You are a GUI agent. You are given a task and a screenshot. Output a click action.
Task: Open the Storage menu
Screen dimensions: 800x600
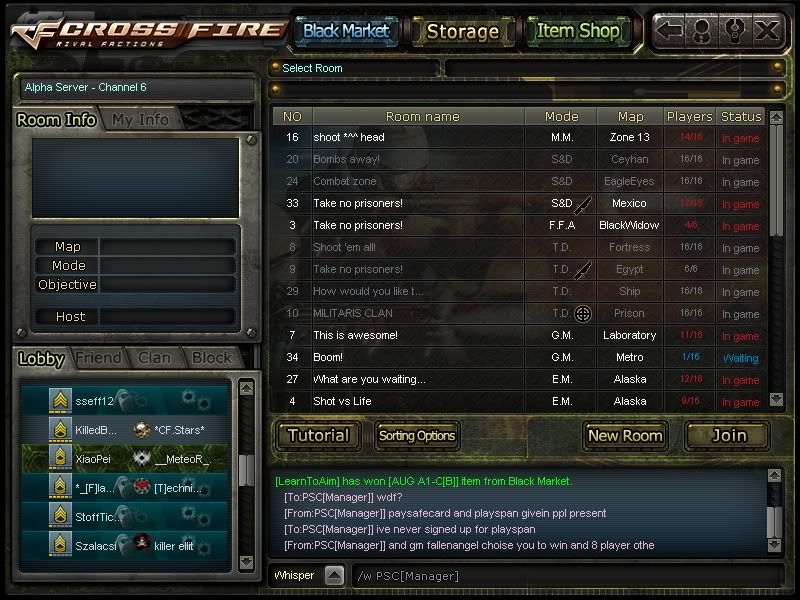pyautogui.click(x=462, y=31)
